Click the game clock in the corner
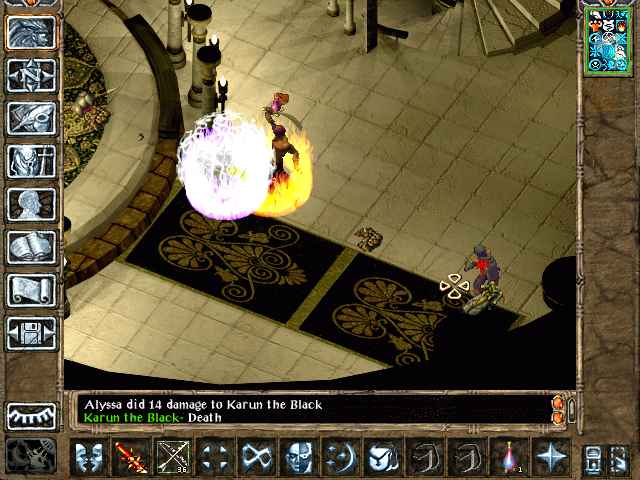Image resolution: width=640 pixels, height=480 pixels. pyautogui.click(x=30, y=456)
